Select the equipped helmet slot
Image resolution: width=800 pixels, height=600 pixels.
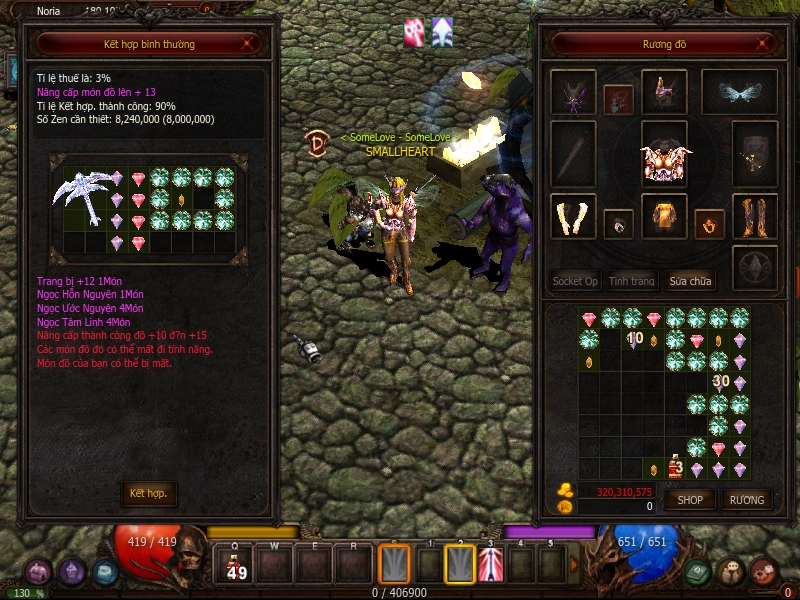pyautogui.click(x=664, y=92)
